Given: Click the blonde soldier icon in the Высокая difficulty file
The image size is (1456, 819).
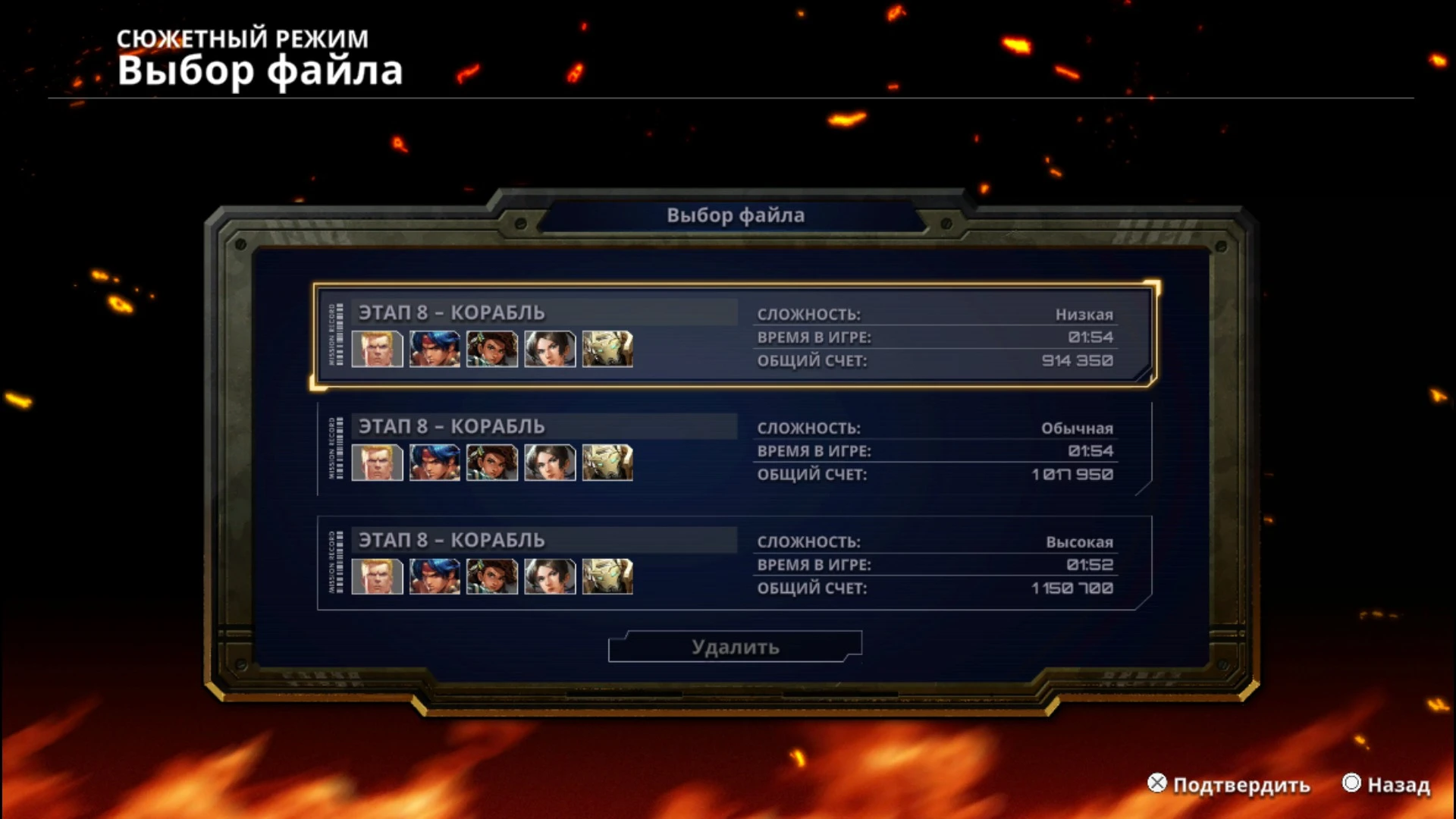Looking at the screenshot, I should coord(377,576).
